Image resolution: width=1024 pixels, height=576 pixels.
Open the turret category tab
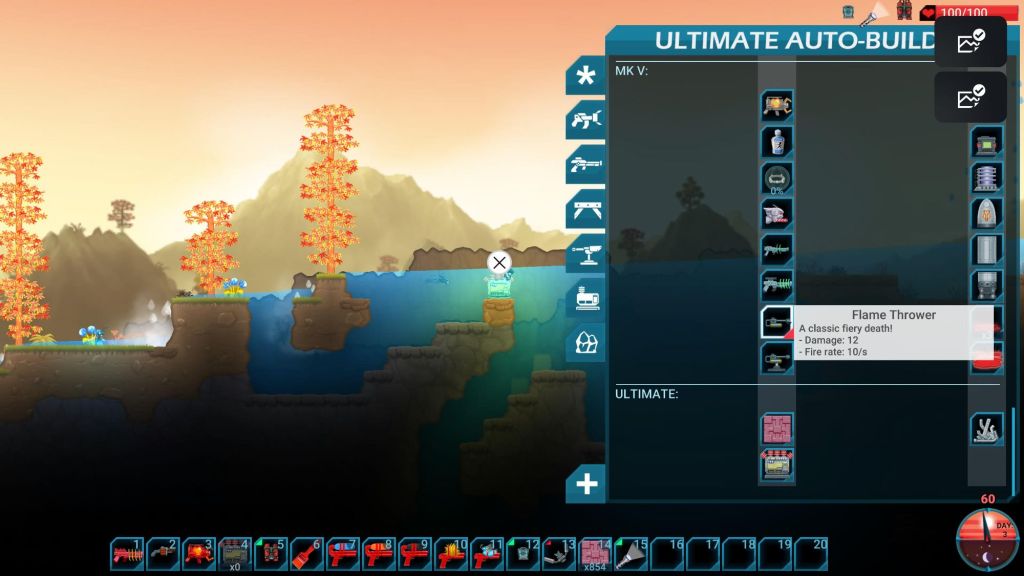pyautogui.click(x=586, y=254)
